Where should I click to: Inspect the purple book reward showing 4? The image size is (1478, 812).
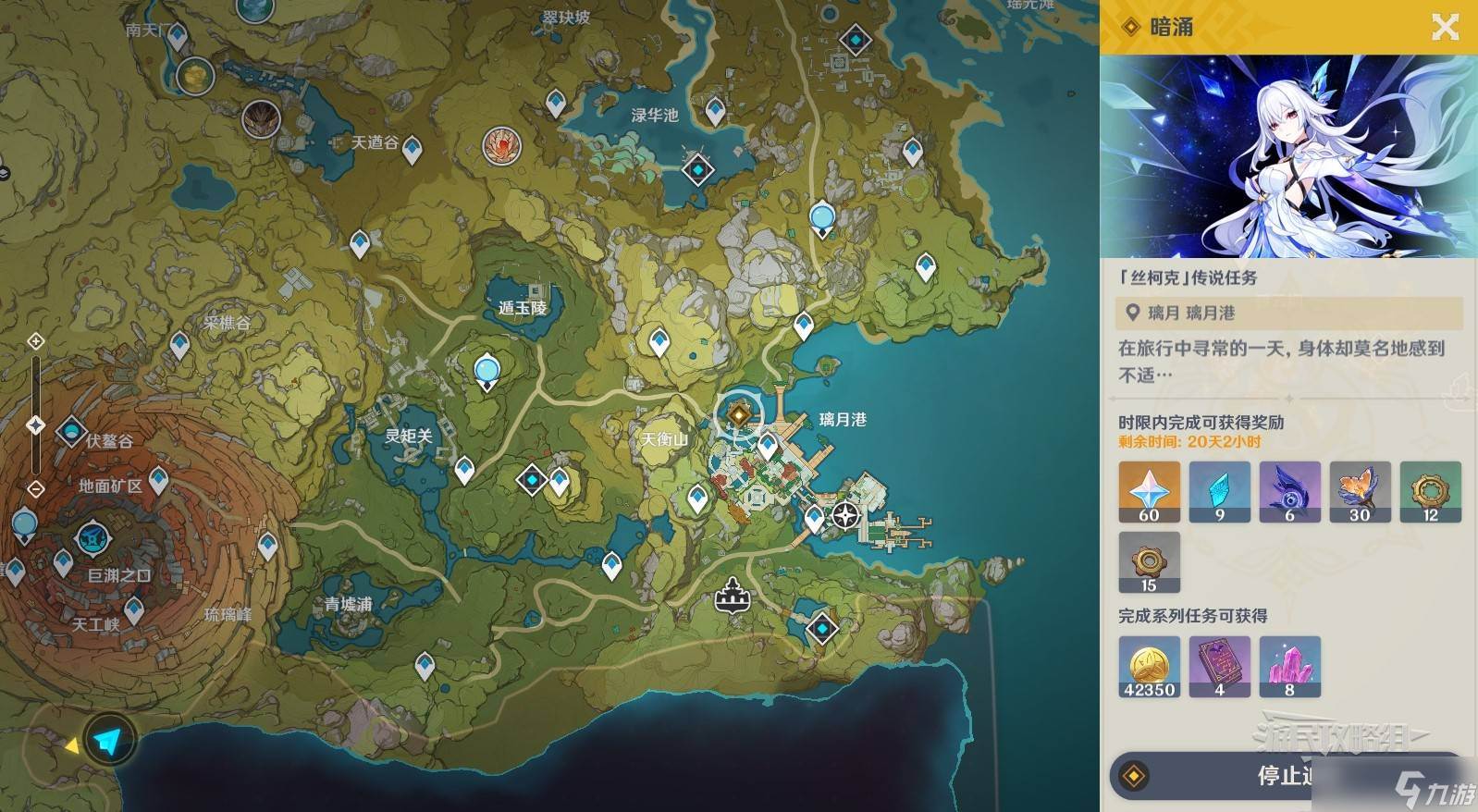[x=1219, y=666]
